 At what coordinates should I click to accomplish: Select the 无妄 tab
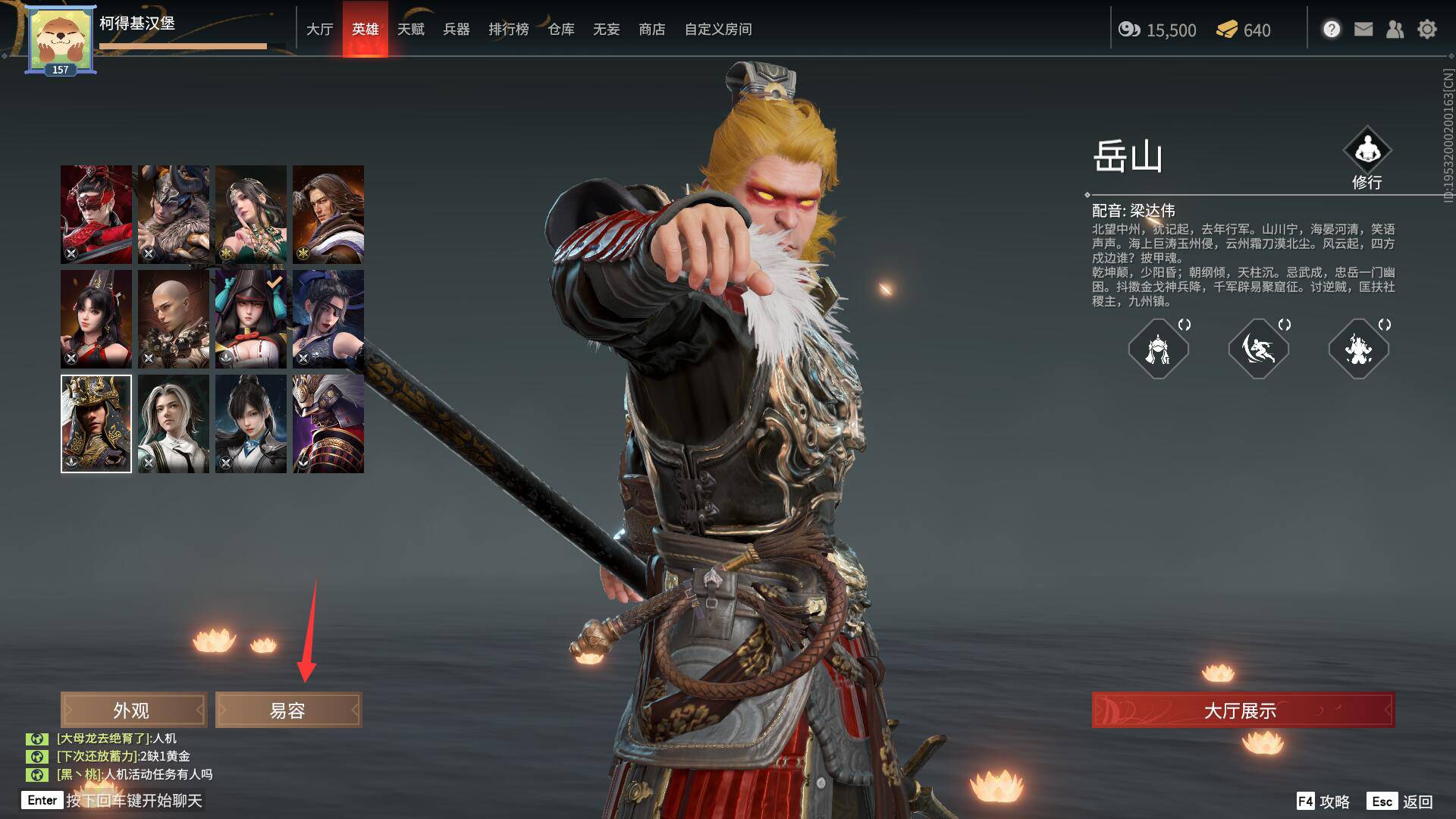(606, 30)
